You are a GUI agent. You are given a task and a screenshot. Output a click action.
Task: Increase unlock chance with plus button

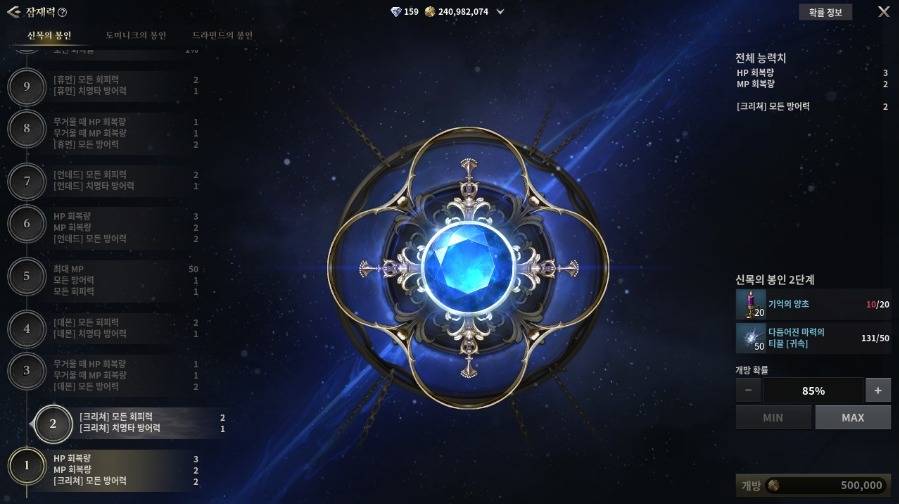pyautogui.click(x=877, y=390)
